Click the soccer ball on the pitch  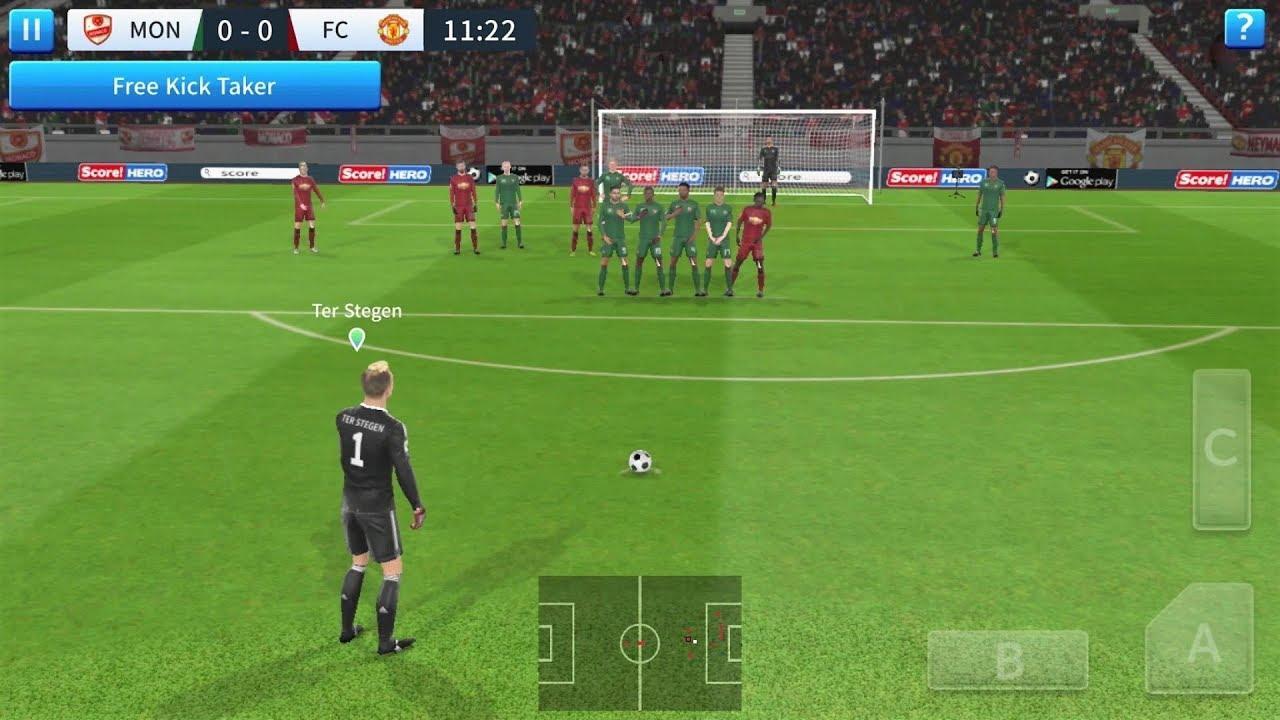pos(640,459)
